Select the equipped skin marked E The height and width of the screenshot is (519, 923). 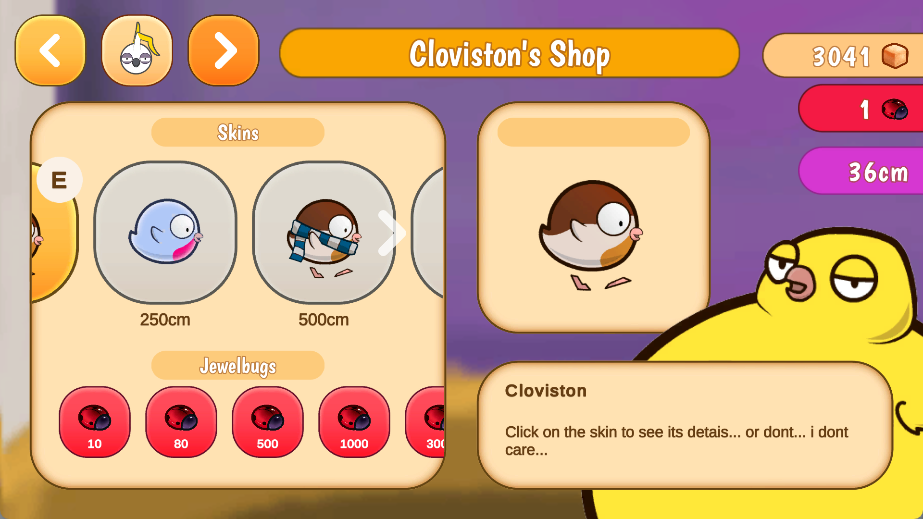(52, 233)
